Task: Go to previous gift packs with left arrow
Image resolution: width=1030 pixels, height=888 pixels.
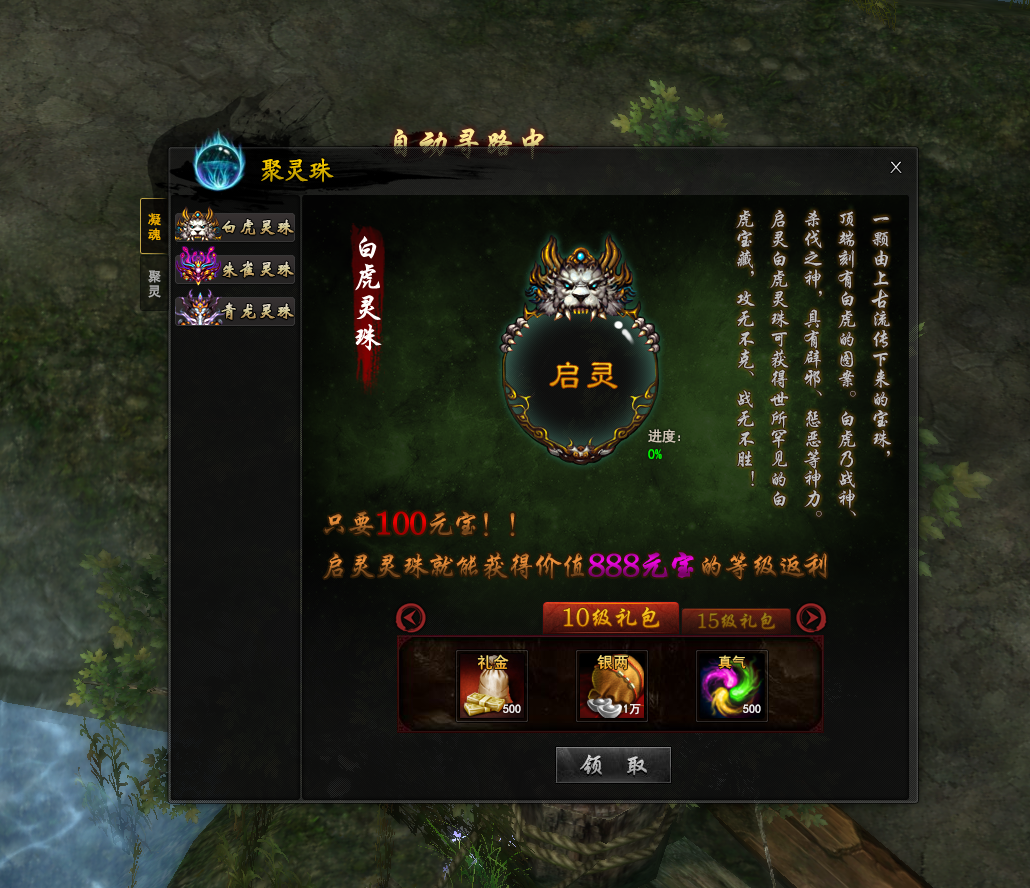Action: coord(411,618)
